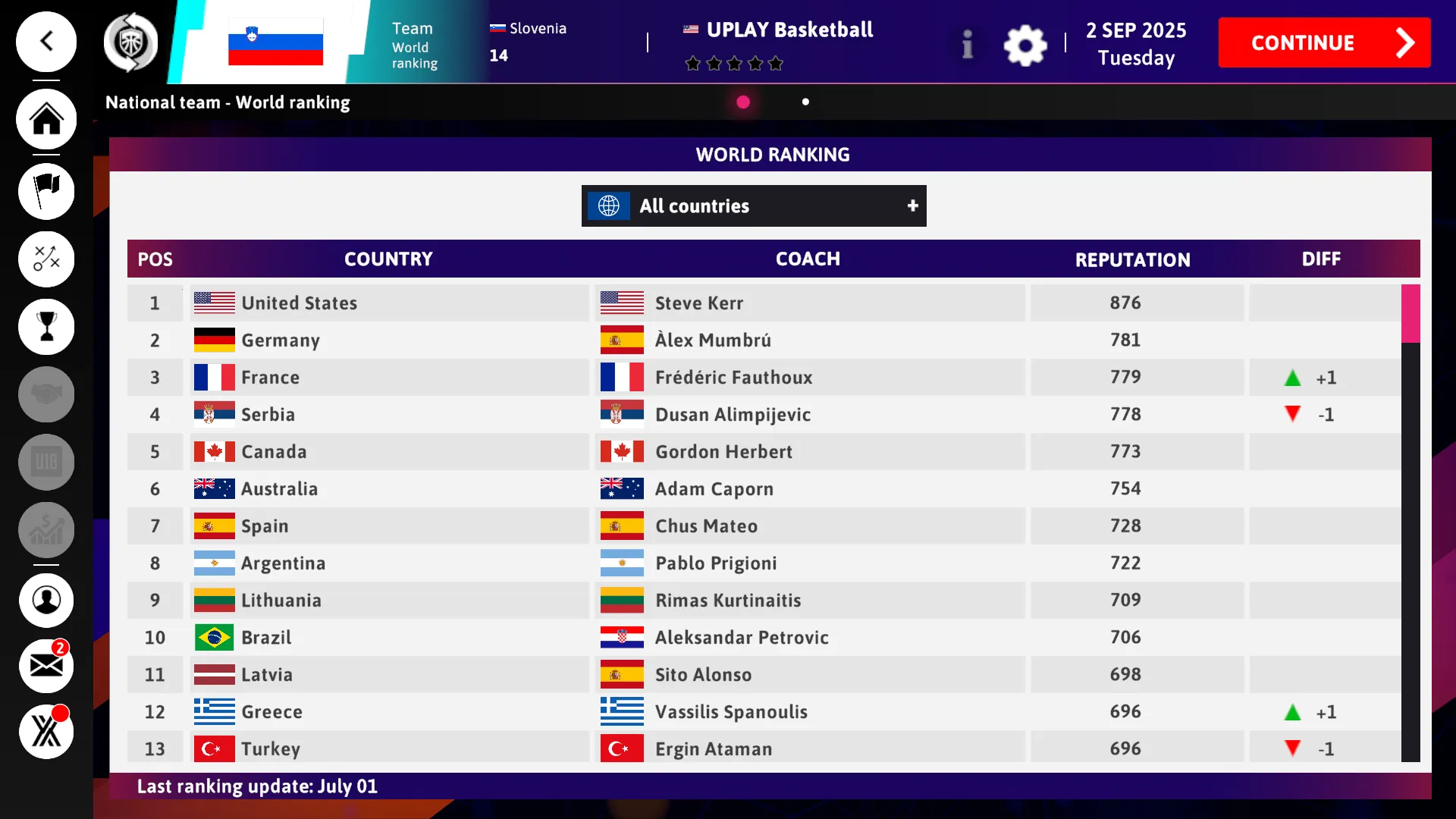Open the Home screen from the sidebar
This screenshot has height=819, width=1456.
coord(45,119)
